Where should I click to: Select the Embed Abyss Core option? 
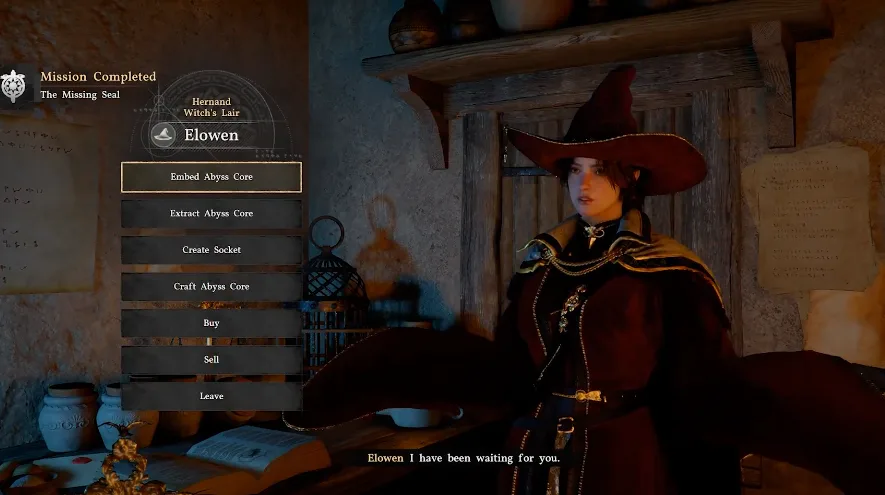pos(211,177)
